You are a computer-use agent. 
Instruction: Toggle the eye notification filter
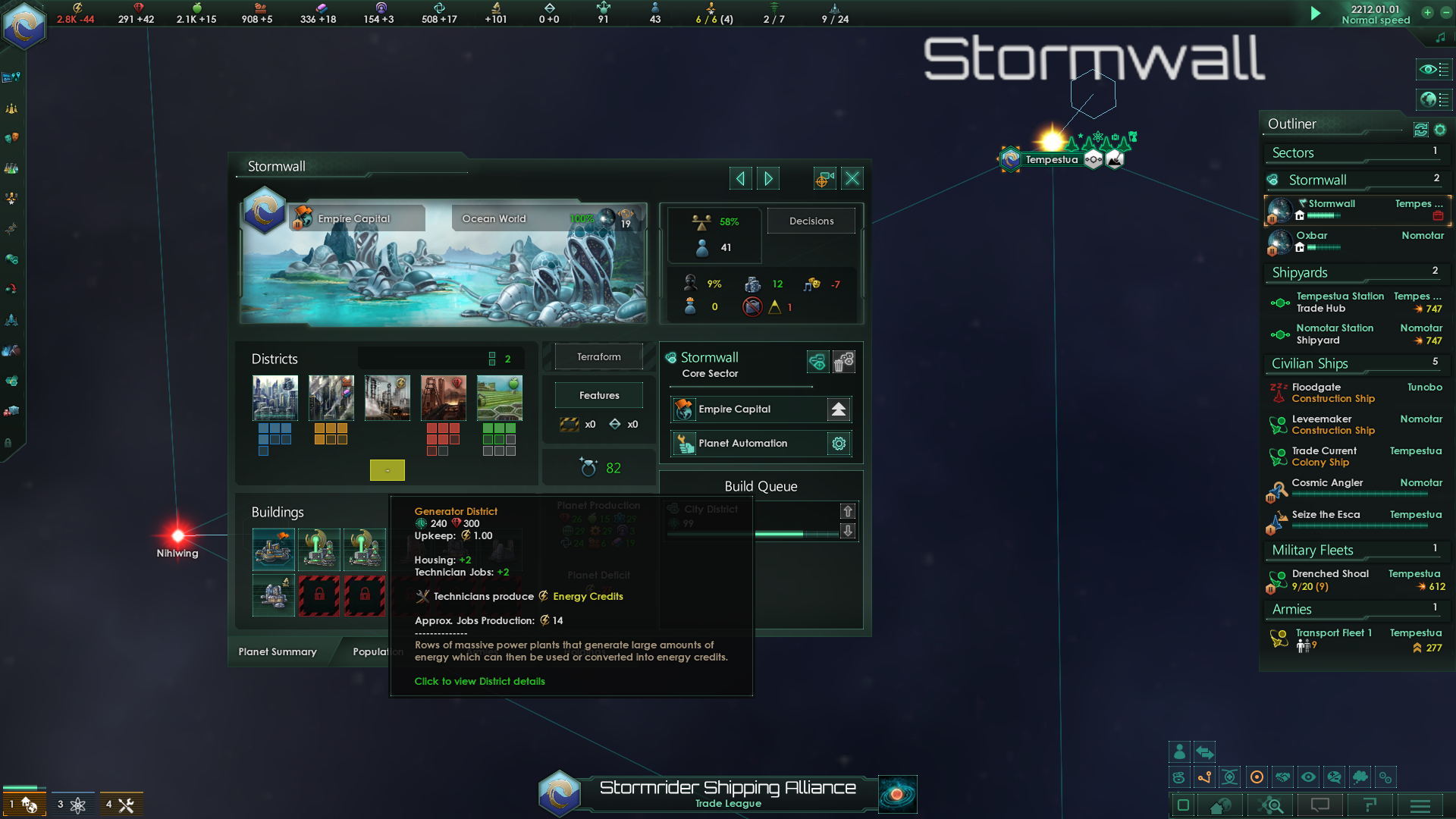1308,777
